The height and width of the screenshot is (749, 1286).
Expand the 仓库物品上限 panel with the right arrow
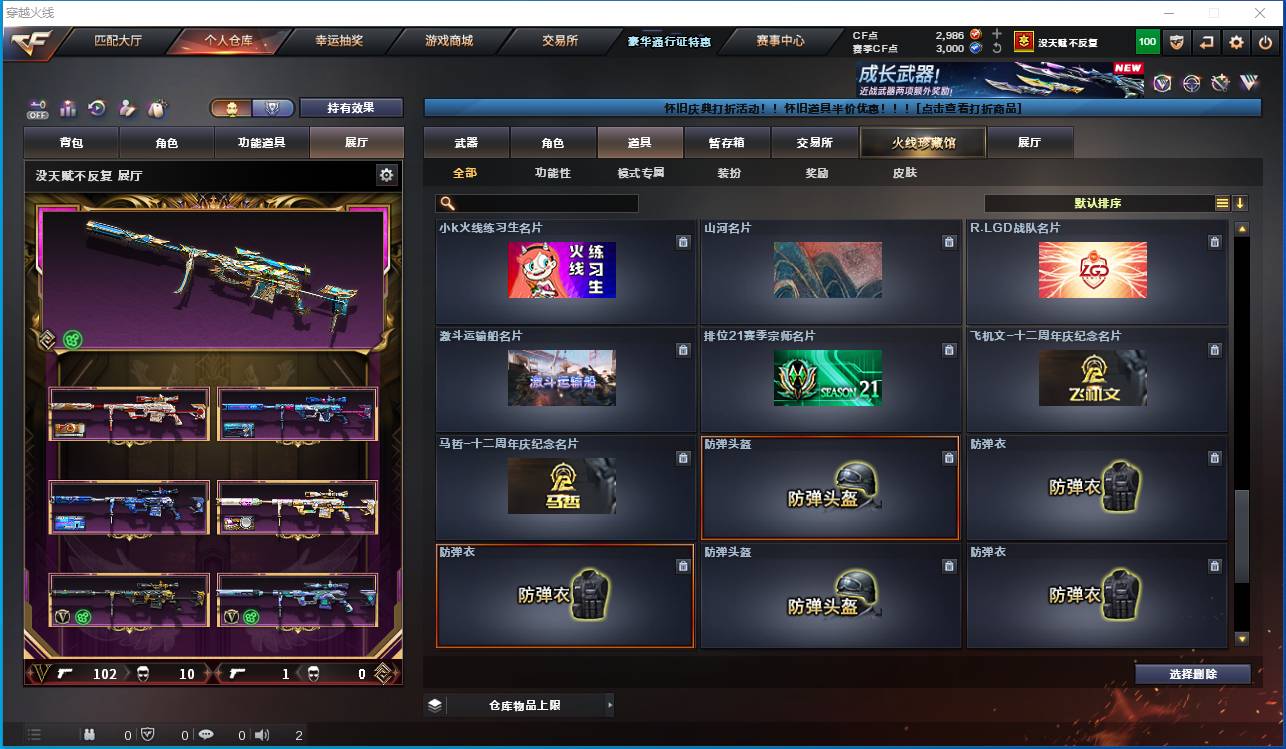click(611, 704)
